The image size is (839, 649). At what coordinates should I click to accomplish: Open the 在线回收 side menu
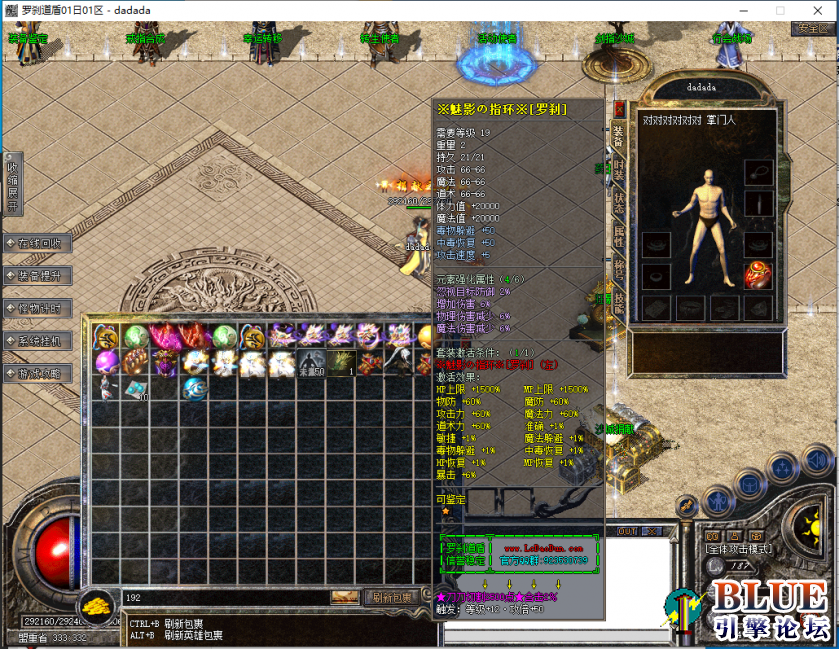(38, 244)
